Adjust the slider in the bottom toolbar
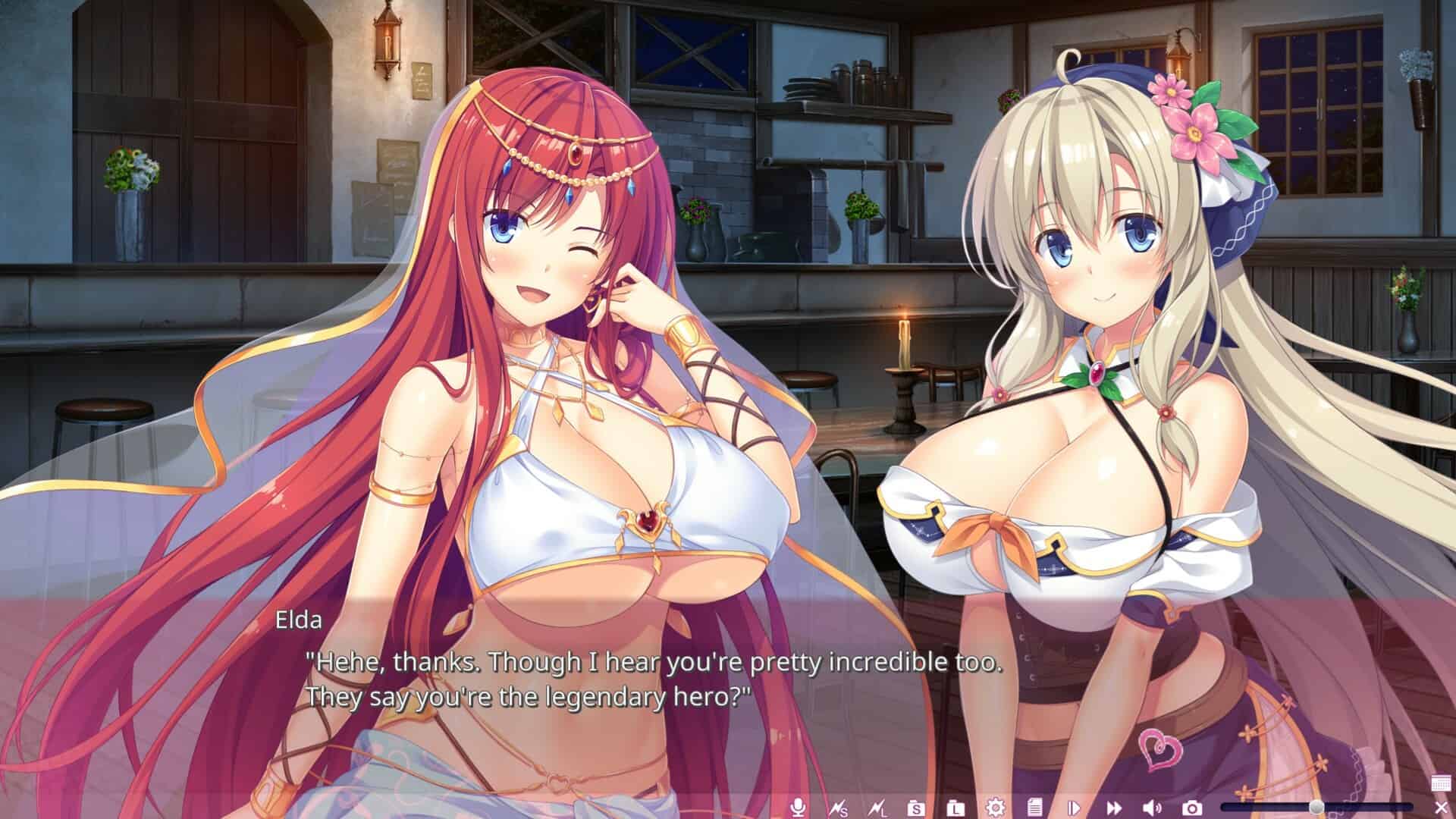This screenshot has height=819, width=1456. tap(1316, 807)
